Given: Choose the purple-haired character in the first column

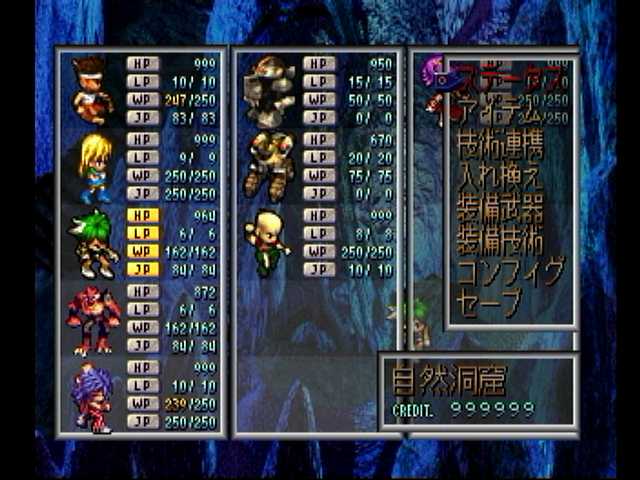Looking at the screenshot, I should click(x=92, y=396).
